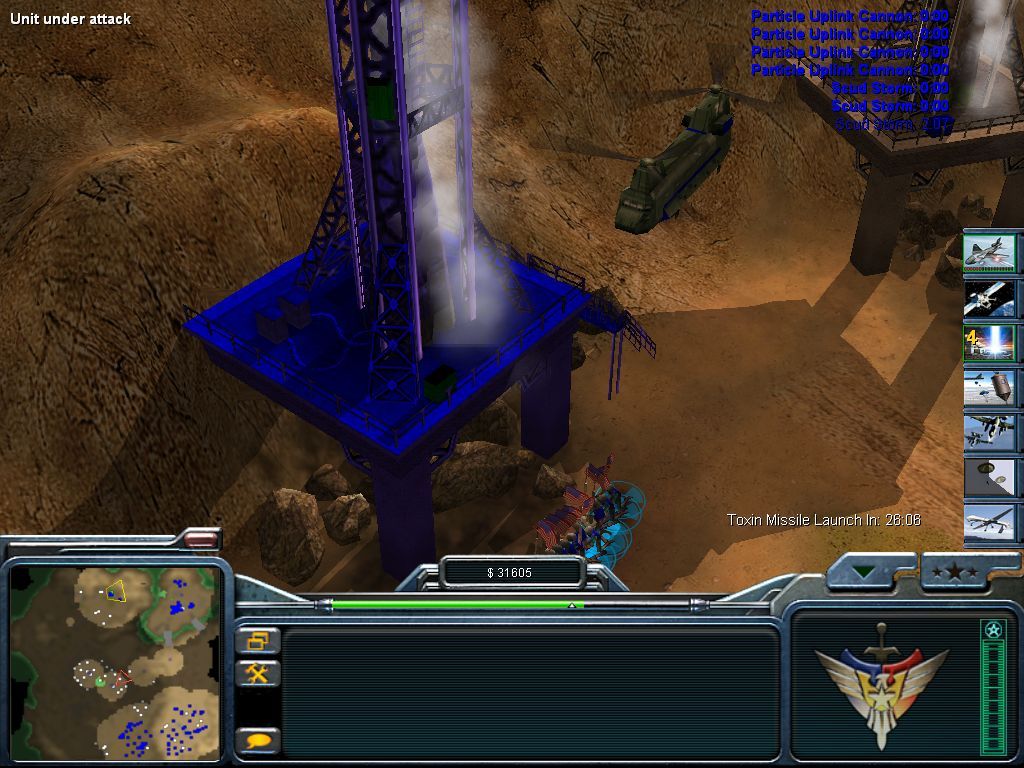Click the overlapping windows icon button
Screen dimensions: 1024x768
coord(258,641)
